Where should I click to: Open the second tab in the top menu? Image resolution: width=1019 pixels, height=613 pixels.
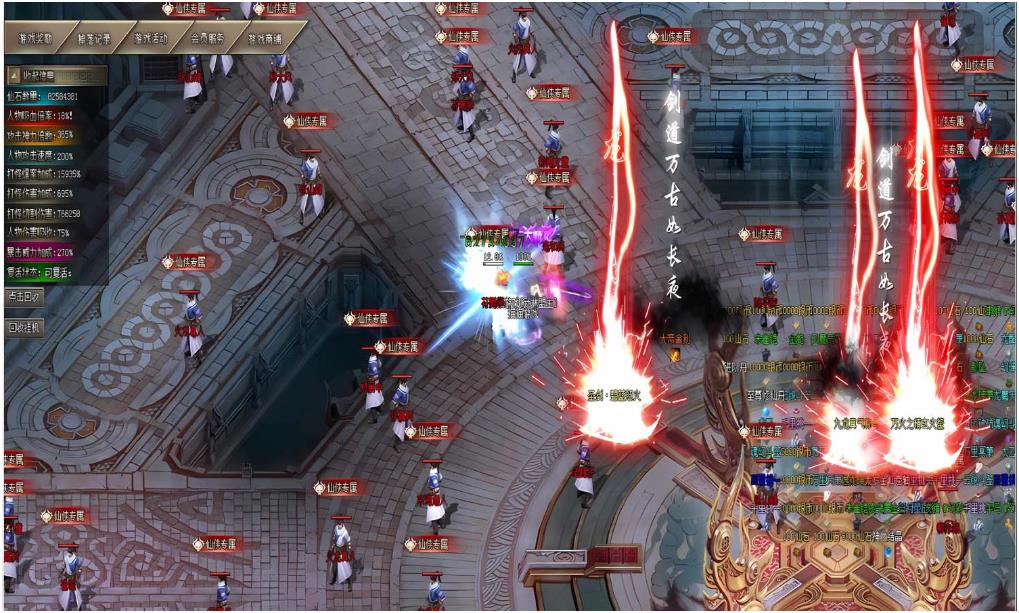click(x=94, y=39)
